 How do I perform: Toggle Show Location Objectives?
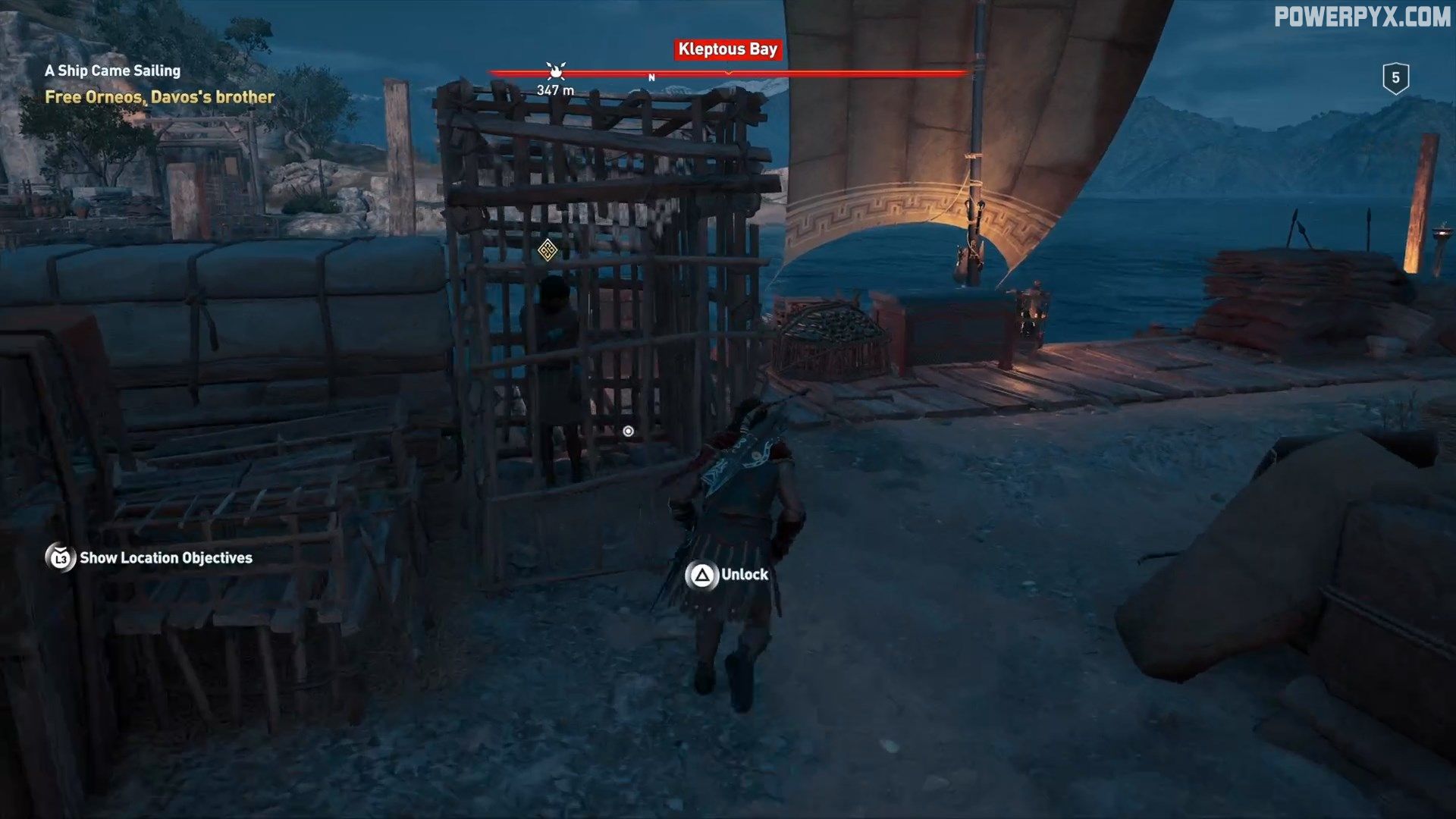coord(166,559)
